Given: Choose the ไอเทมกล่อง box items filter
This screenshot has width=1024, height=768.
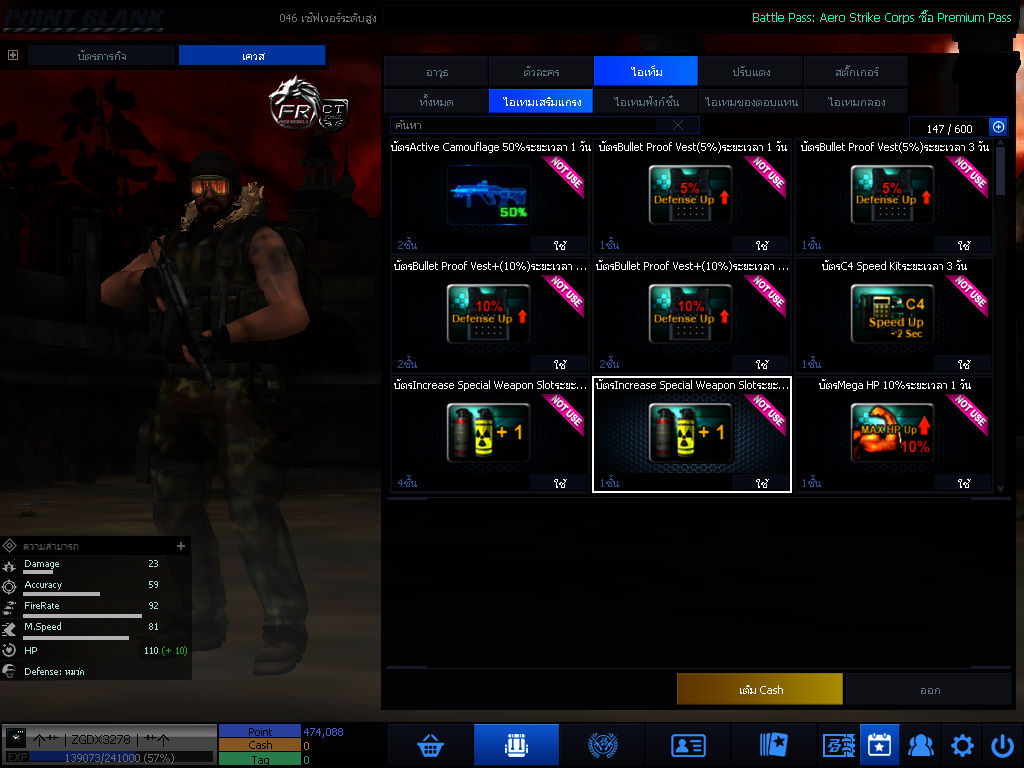Looking at the screenshot, I should pyautogui.click(x=855, y=102).
